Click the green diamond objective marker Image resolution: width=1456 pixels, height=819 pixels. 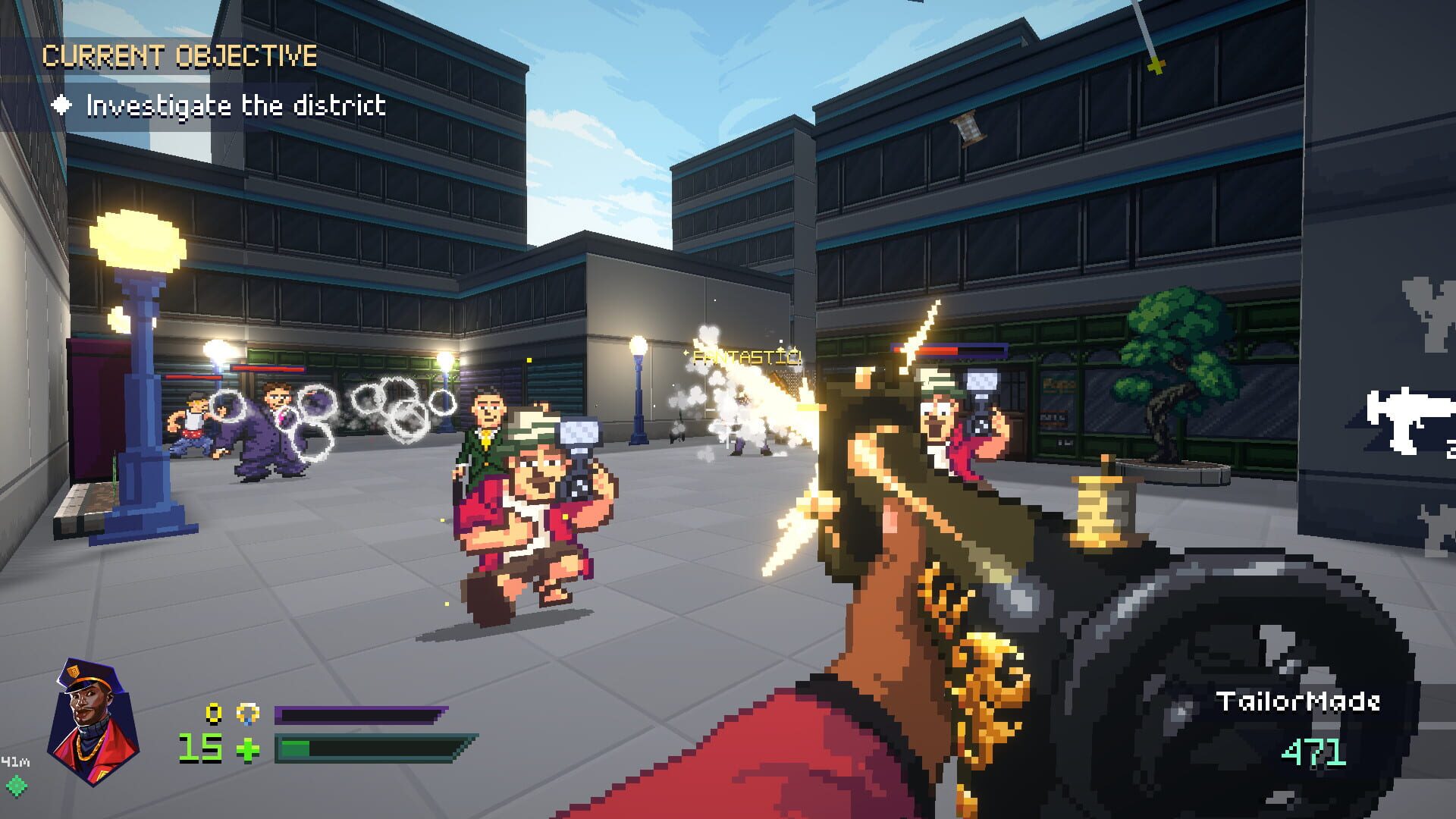pyautogui.click(x=15, y=787)
